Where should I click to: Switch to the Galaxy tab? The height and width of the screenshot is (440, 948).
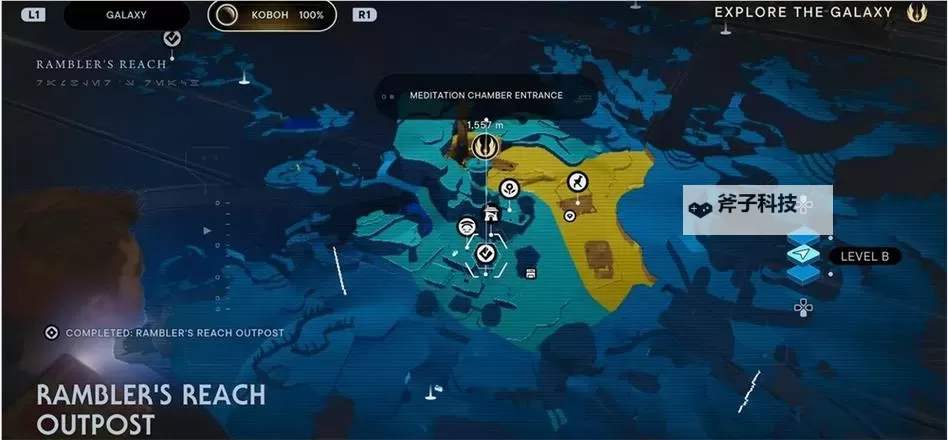coord(126,15)
